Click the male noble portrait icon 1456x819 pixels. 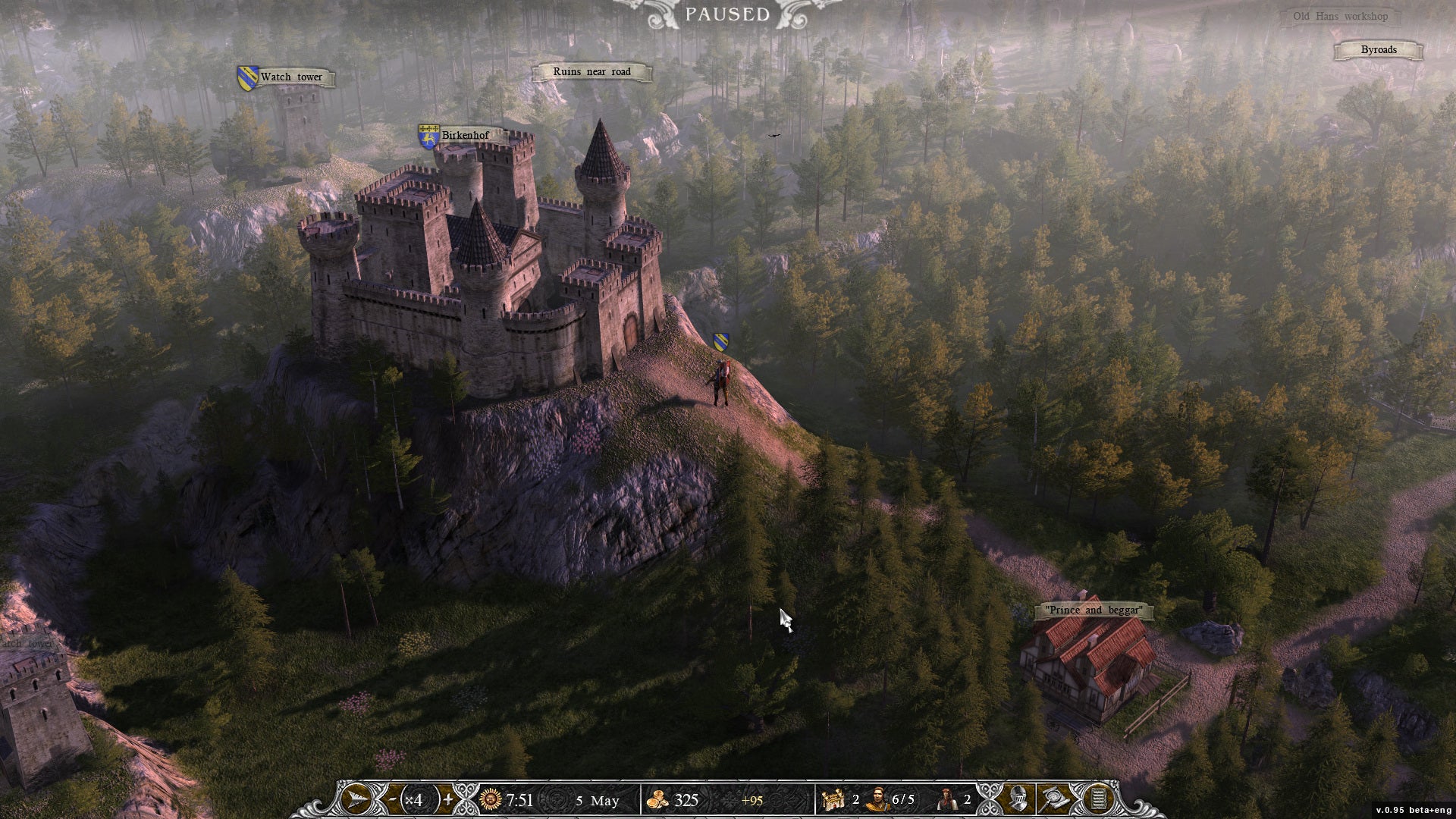click(877, 799)
